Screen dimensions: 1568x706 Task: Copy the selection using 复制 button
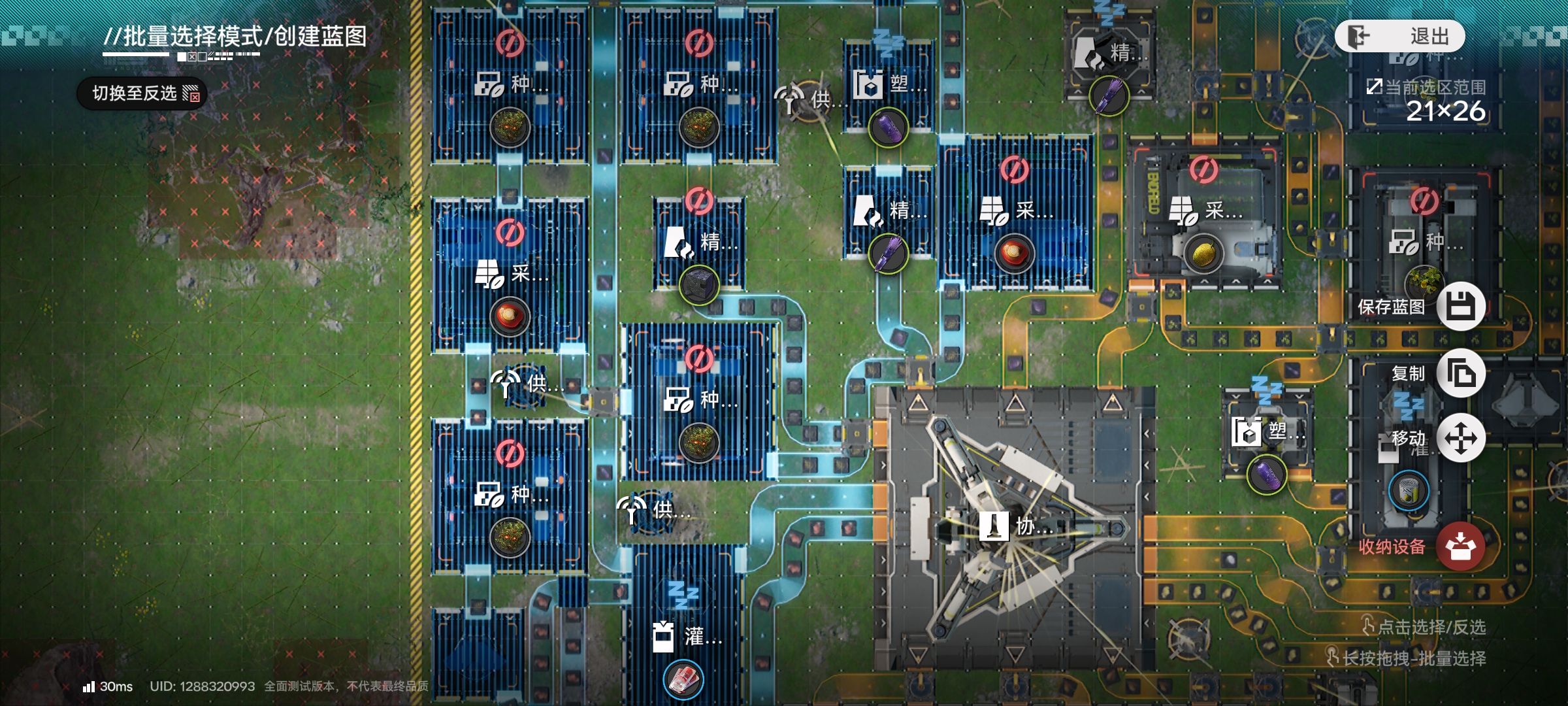click(x=1461, y=374)
